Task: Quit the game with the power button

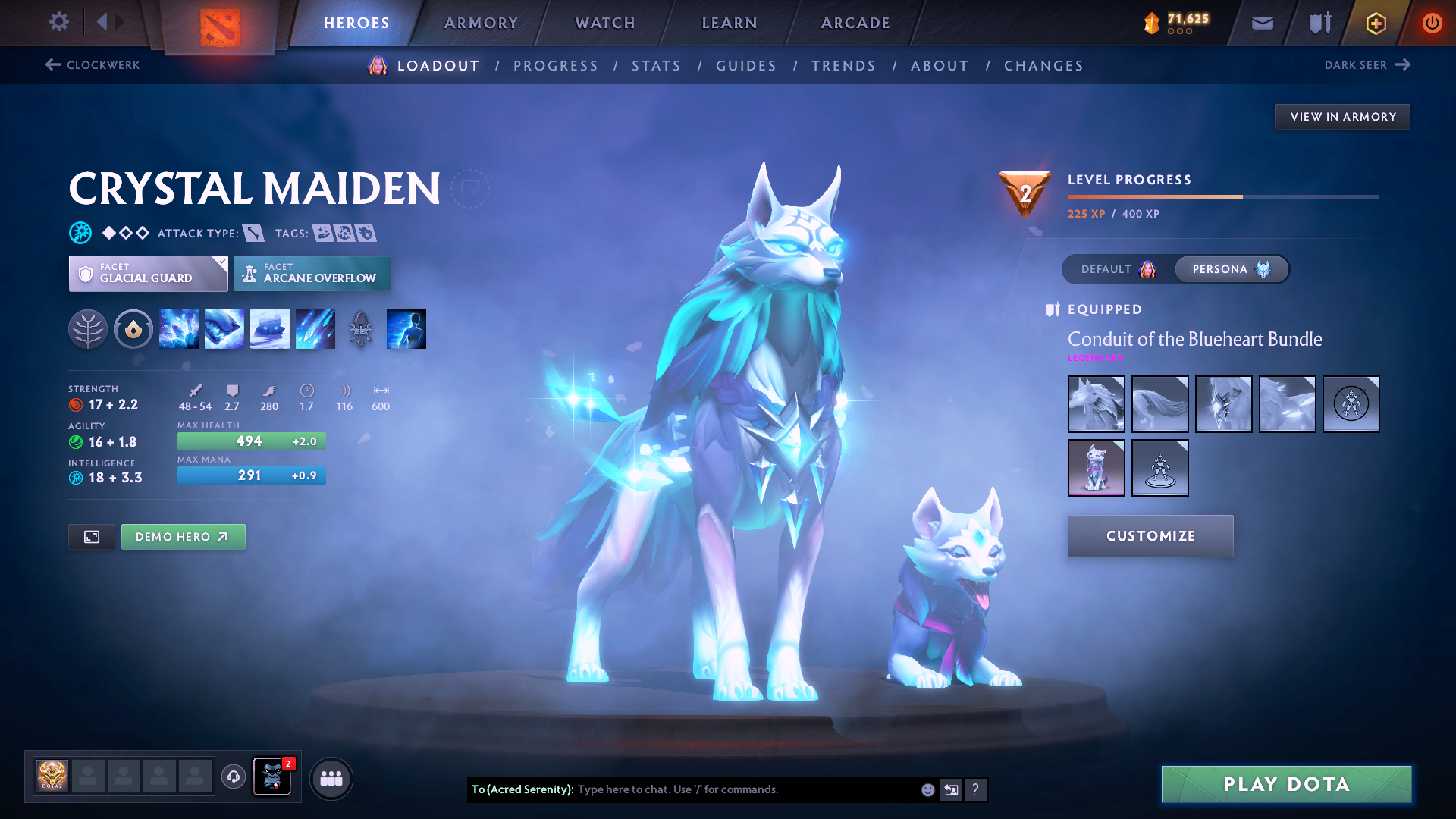Action: pyautogui.click(x=1432, y=23)
